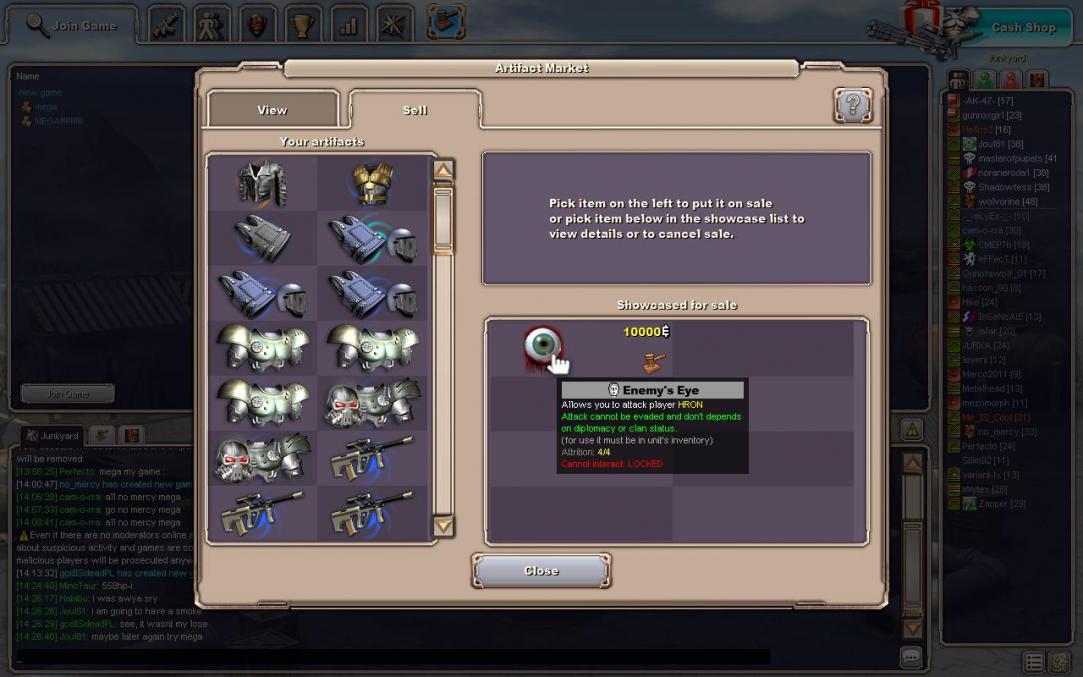The image size is (1083, 677).
Task: Close the Artifact Market window
Action: click(x=541, y=570)
